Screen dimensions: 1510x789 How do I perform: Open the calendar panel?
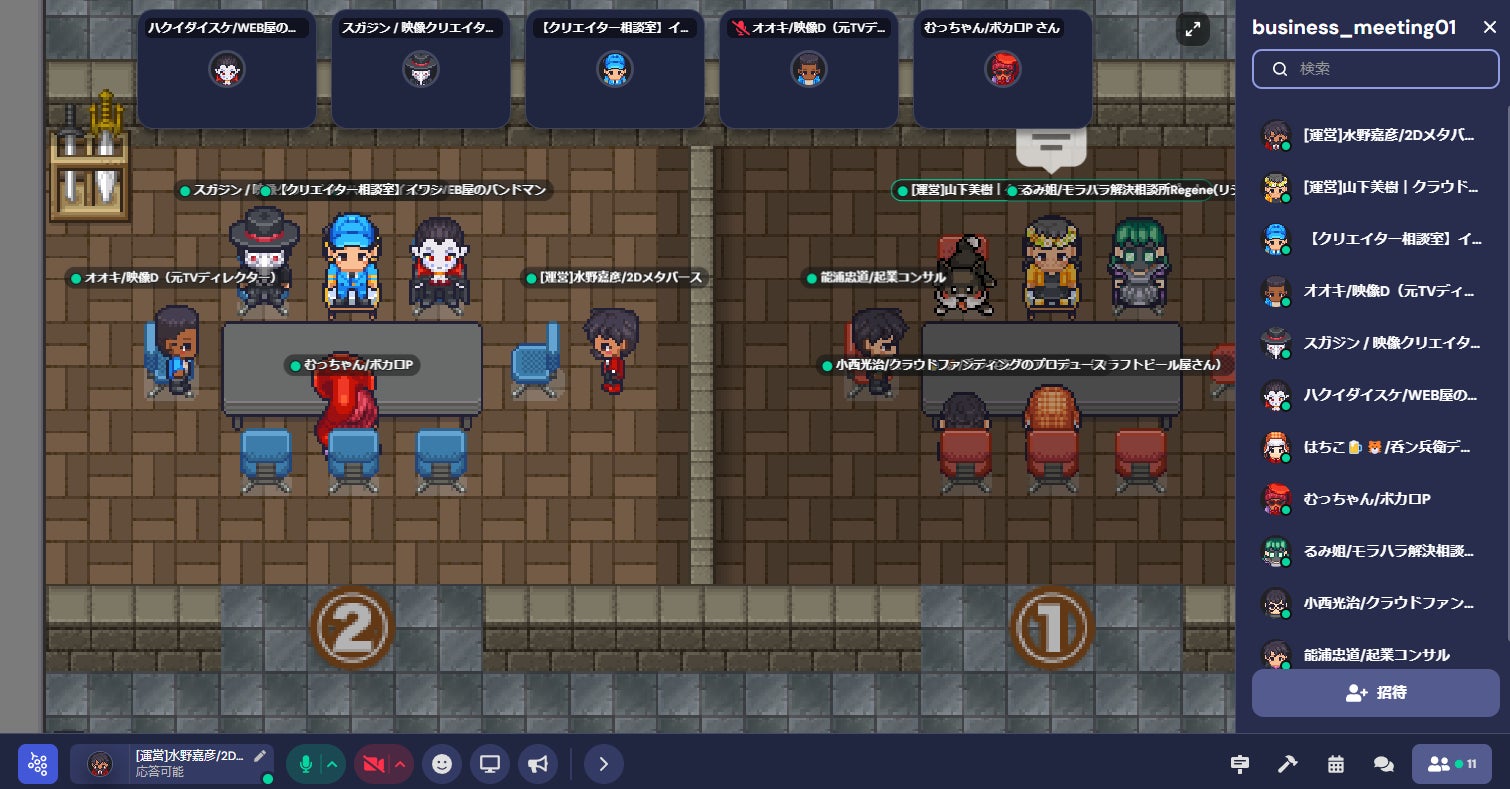(x=1335, y=764)
